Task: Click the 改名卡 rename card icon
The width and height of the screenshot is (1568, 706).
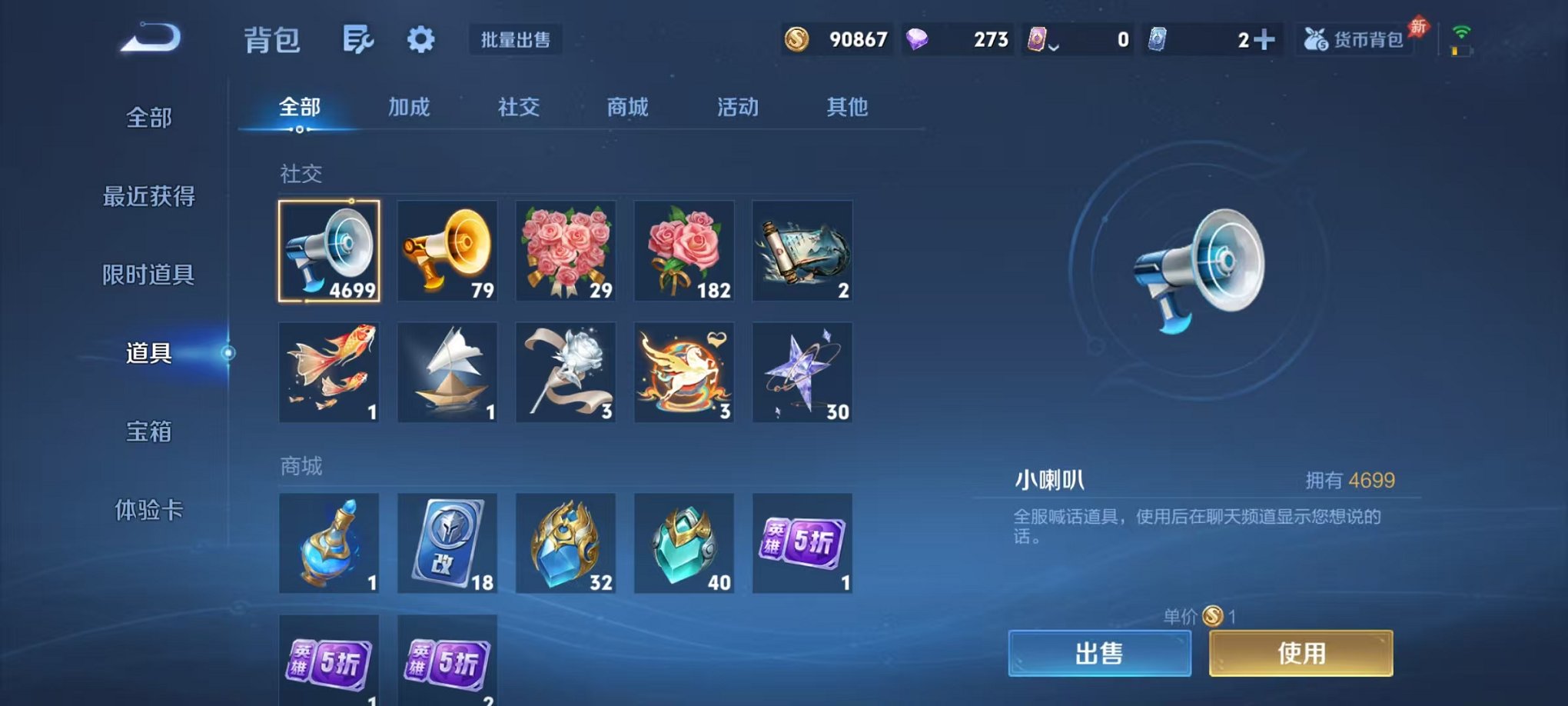Action: pyautogui.click(x=447, y=543)
